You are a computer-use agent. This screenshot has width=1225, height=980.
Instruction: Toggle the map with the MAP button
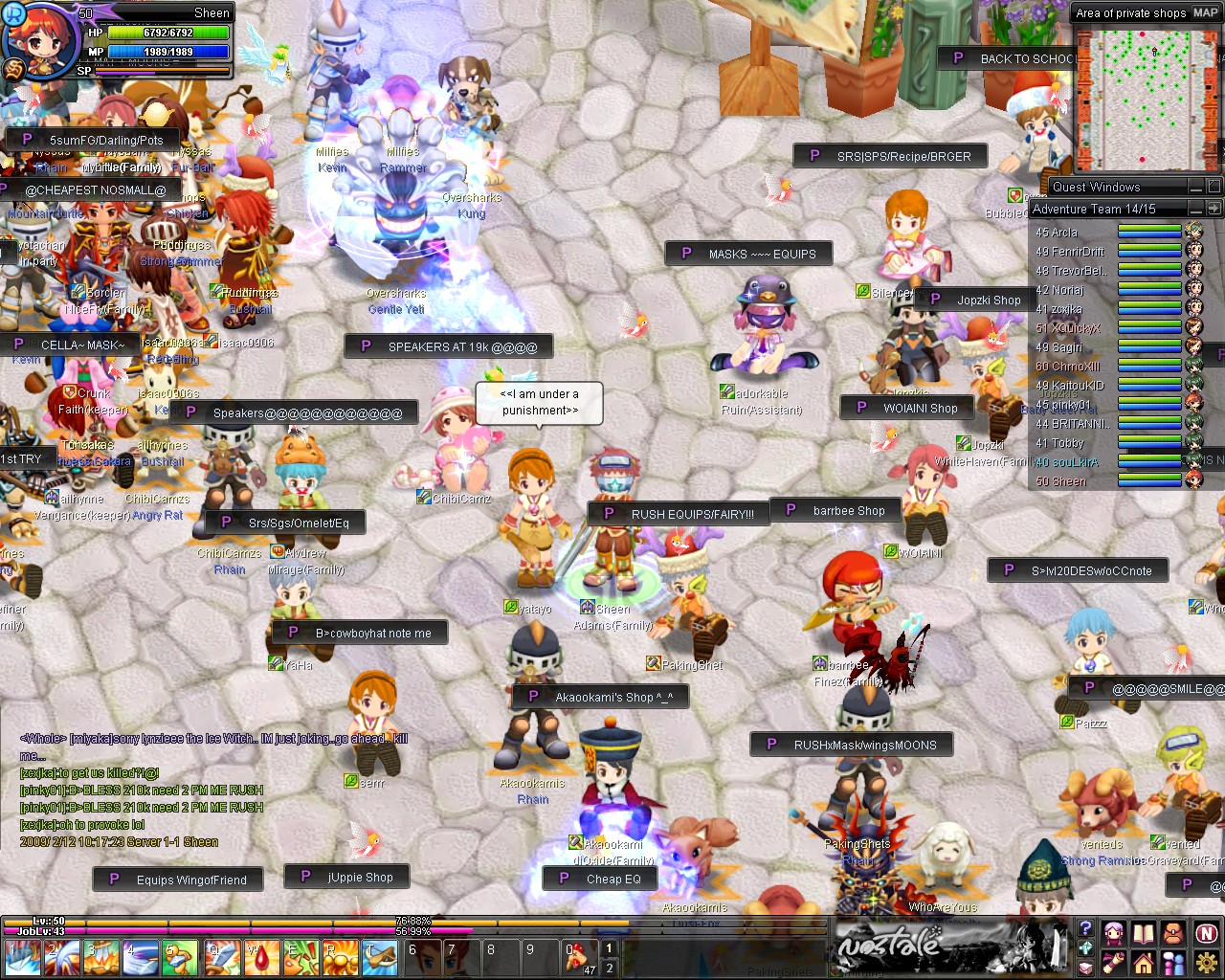(1205, 13)
